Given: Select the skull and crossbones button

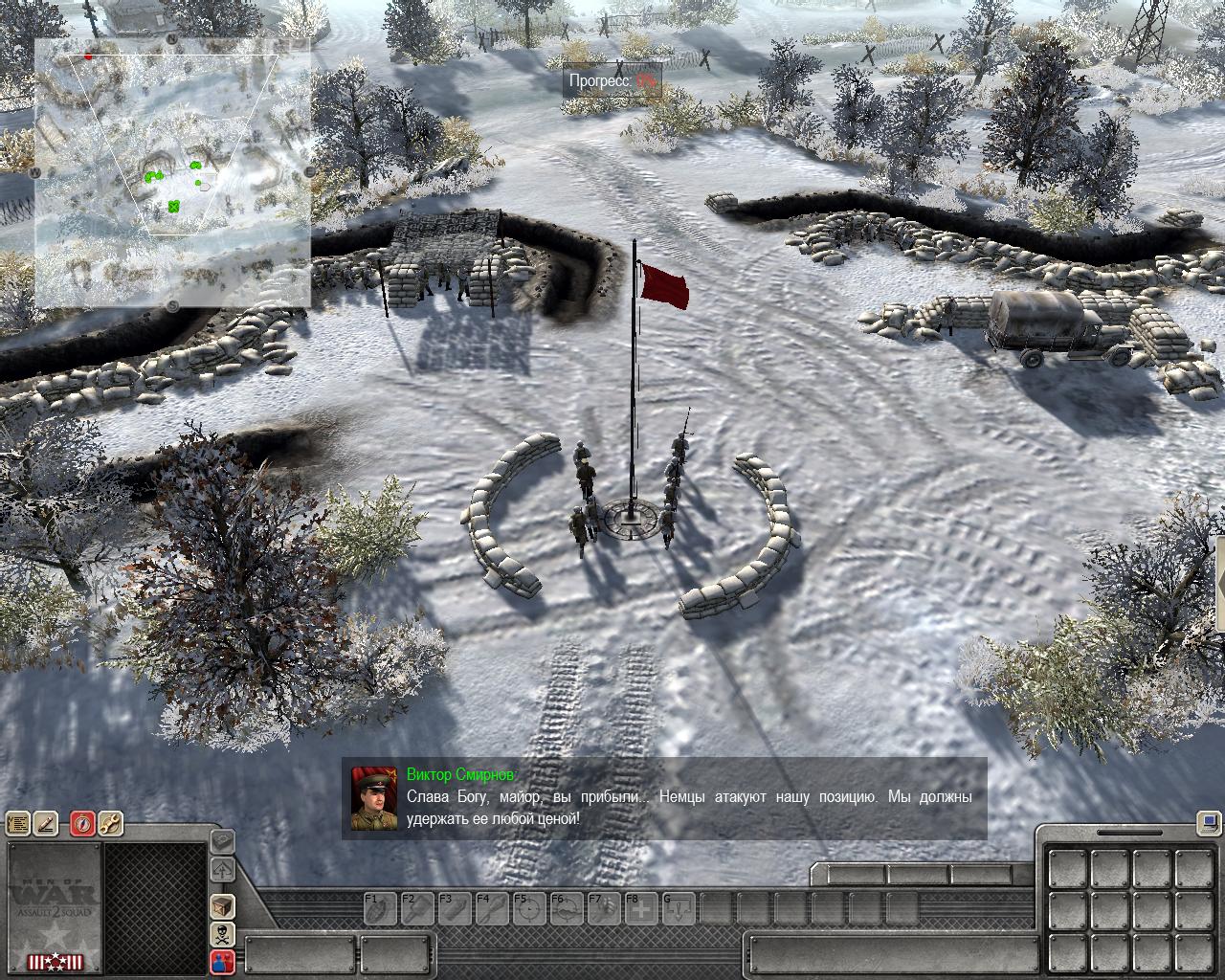Looking at the screenshot, I should click(x=222, y=934).
